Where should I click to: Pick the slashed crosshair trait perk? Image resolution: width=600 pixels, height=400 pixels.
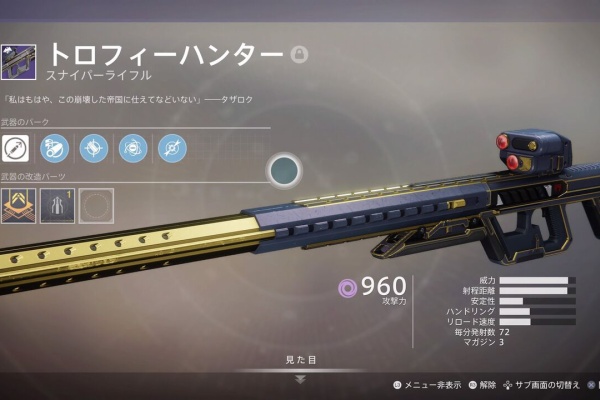[171, 149]
